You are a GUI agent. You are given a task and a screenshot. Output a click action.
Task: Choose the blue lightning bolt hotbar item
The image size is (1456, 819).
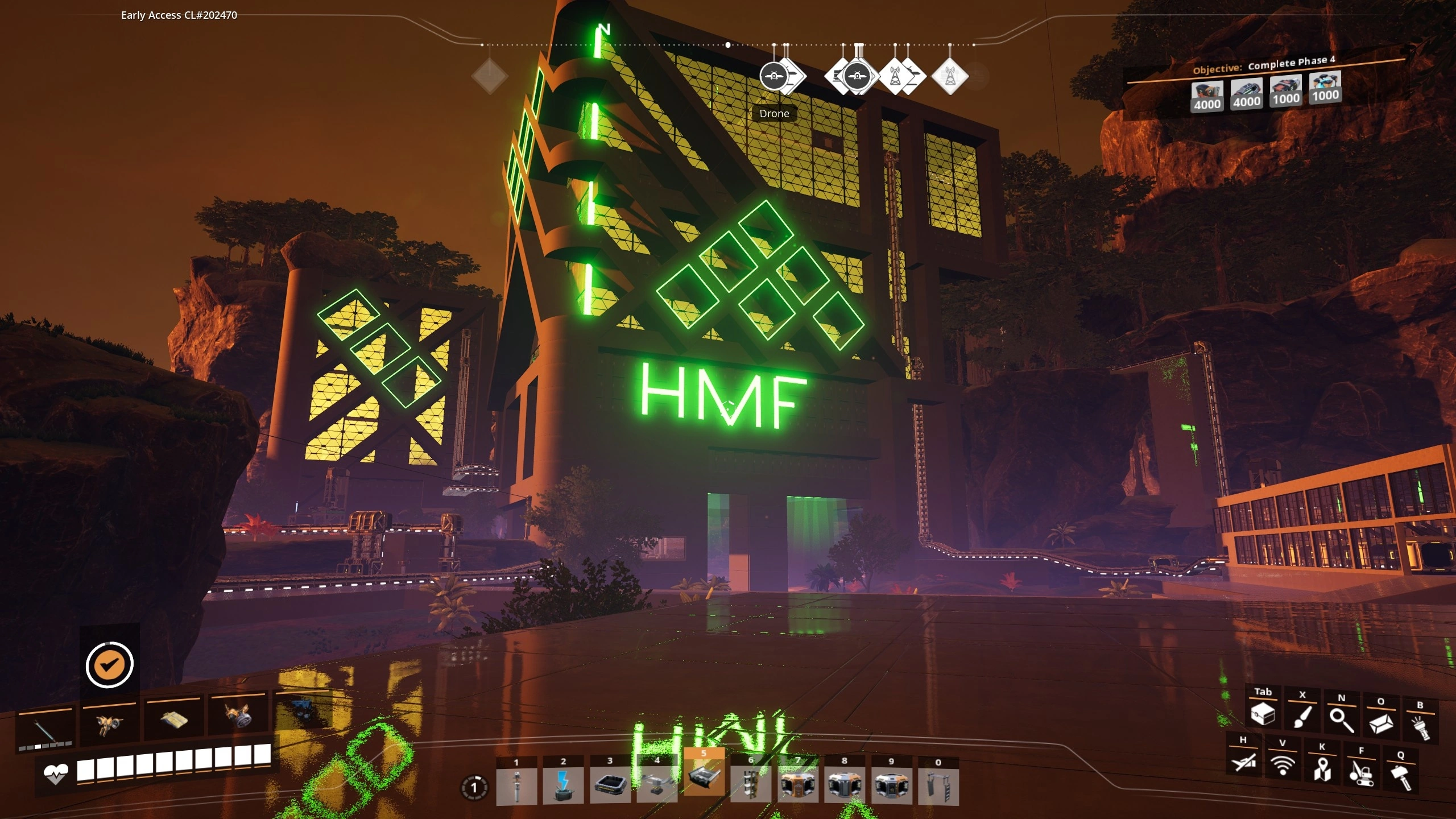pos(563,785)
